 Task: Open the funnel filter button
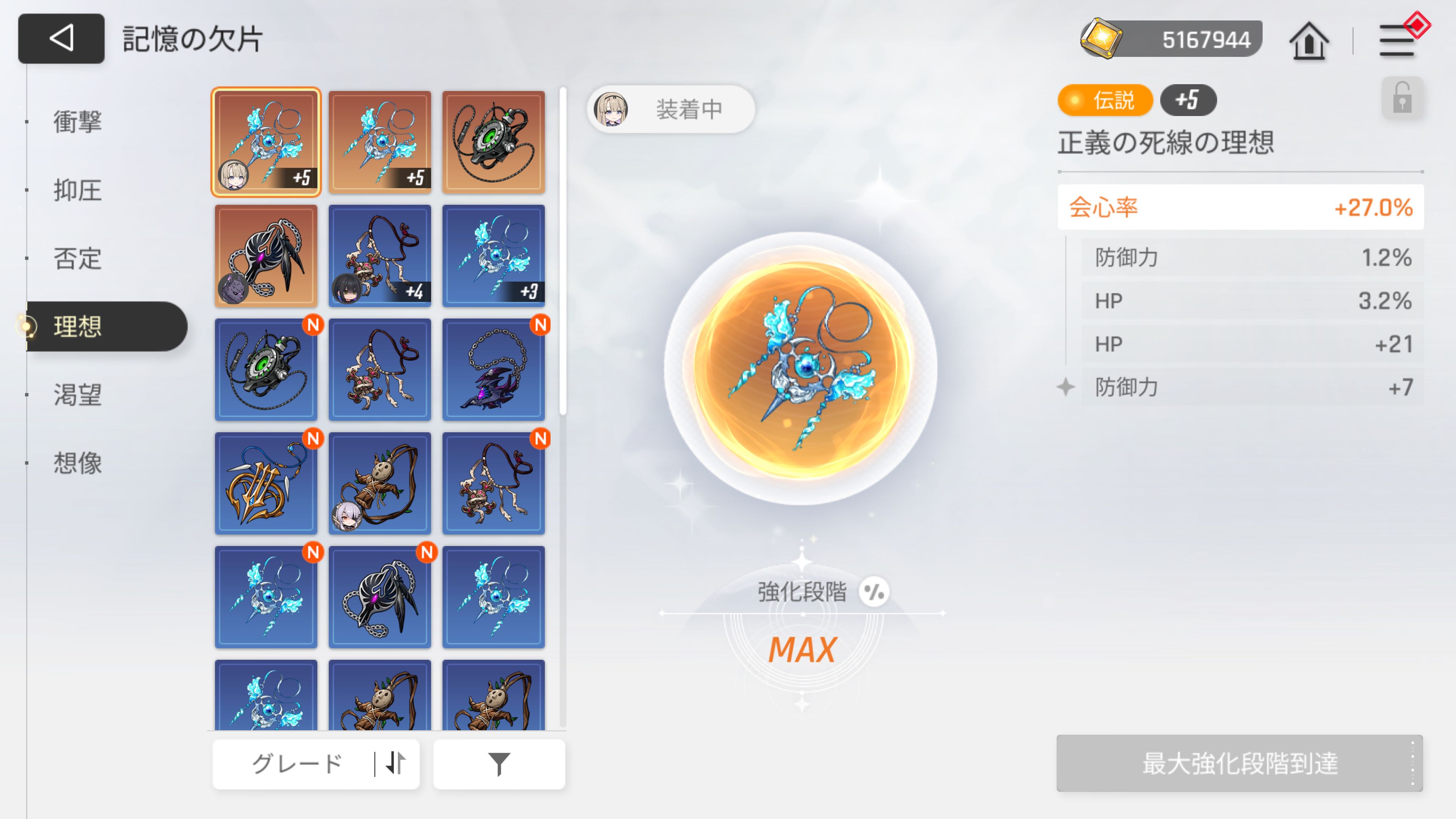[x=499, y=764]
